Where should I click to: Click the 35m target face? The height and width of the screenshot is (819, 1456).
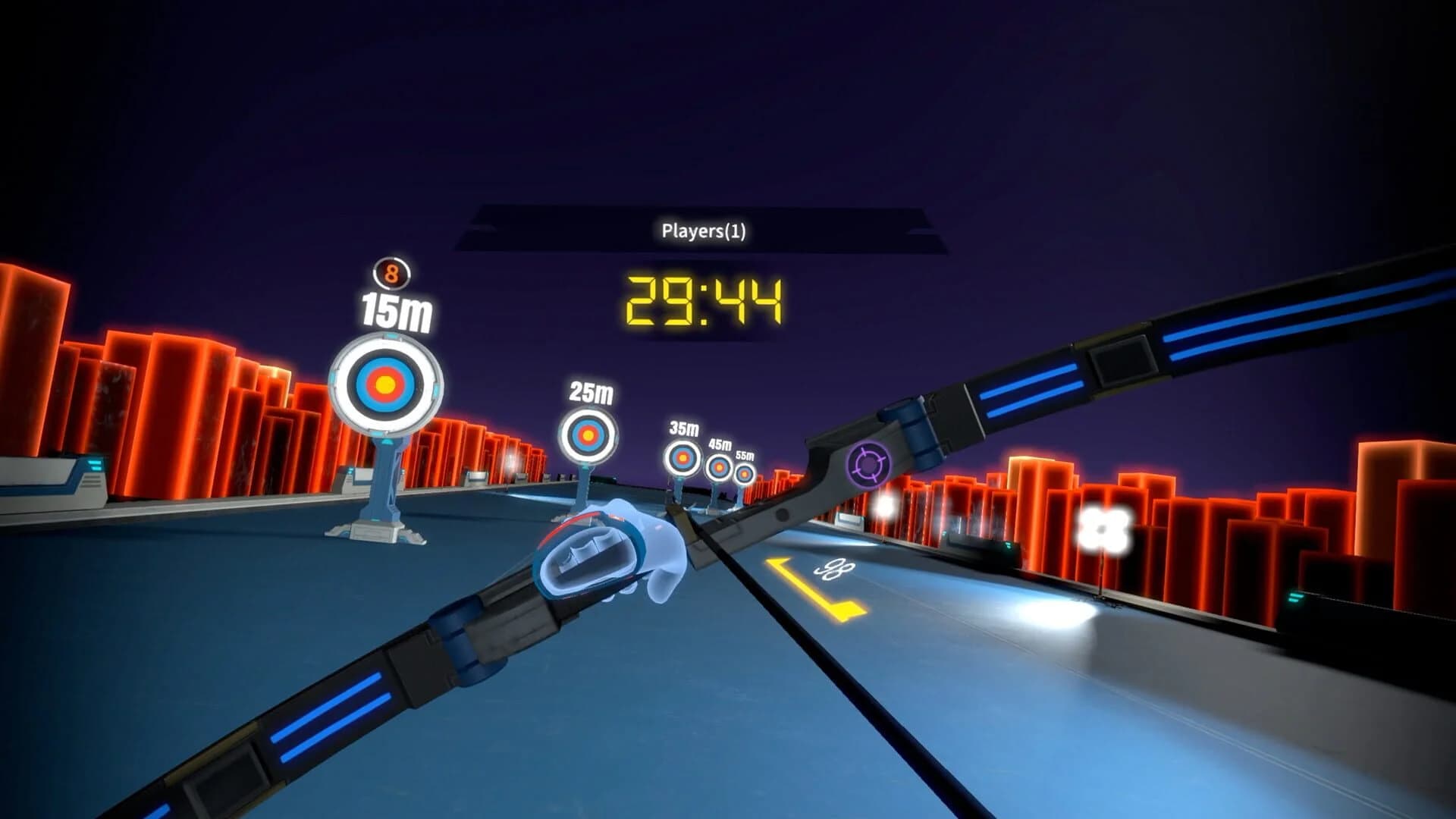click(x=681, y=458)
